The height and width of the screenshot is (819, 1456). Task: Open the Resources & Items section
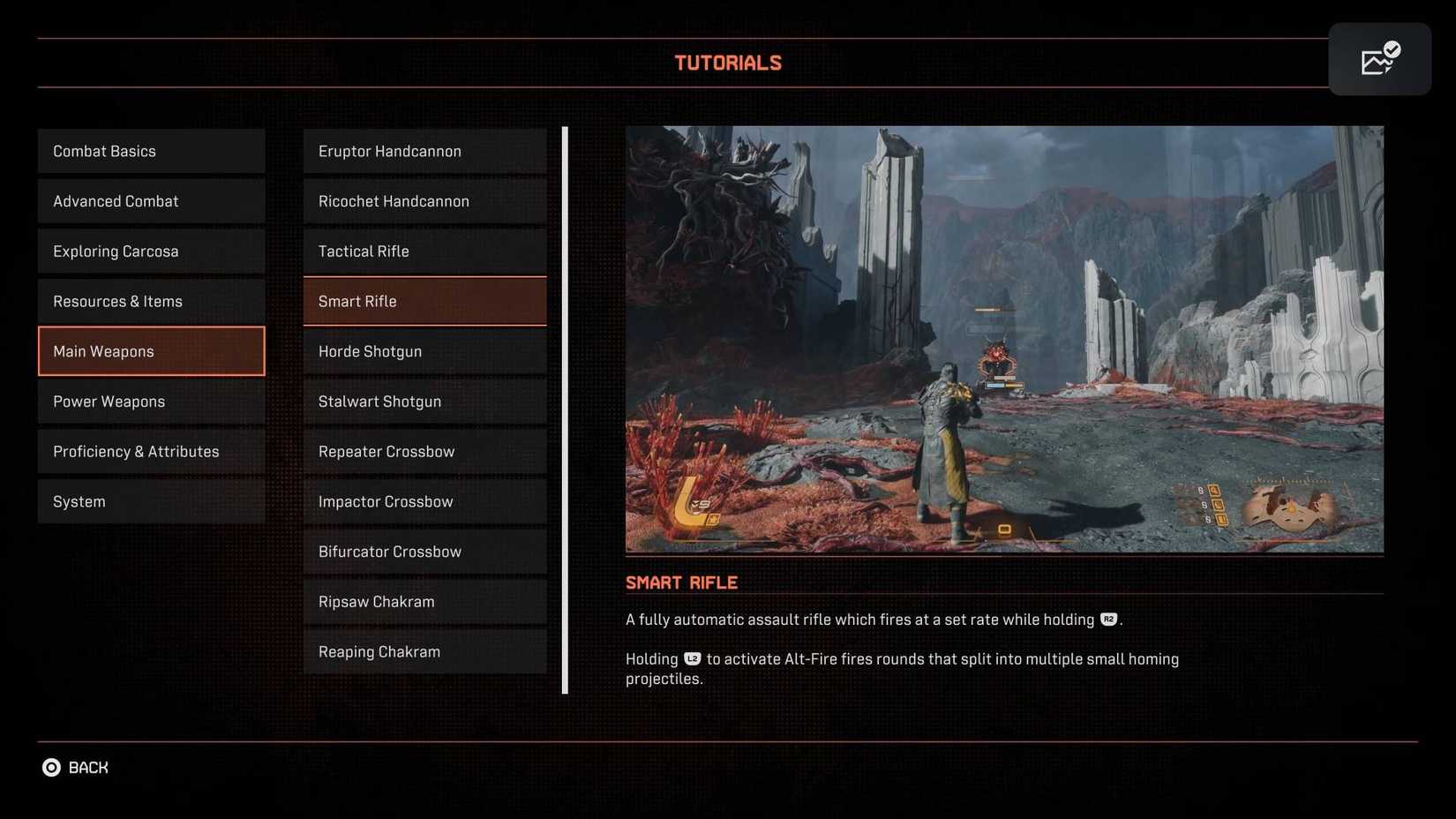coord(150,301)
